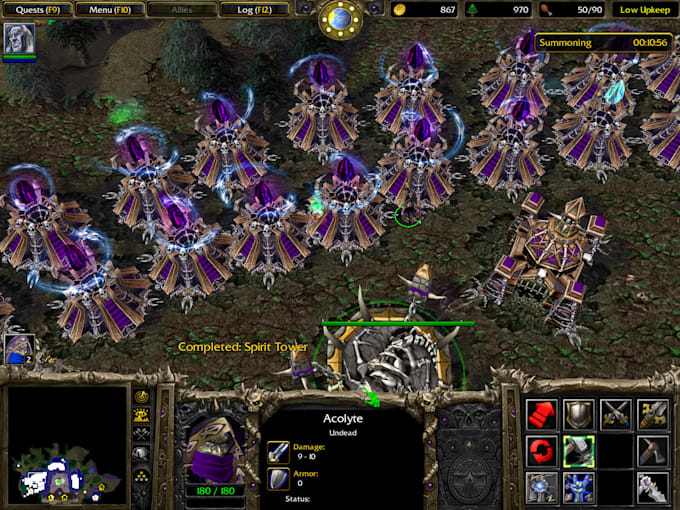Activate the Attack command icon
The width and height of the screenshot is (680, 510).
[654, 413]
